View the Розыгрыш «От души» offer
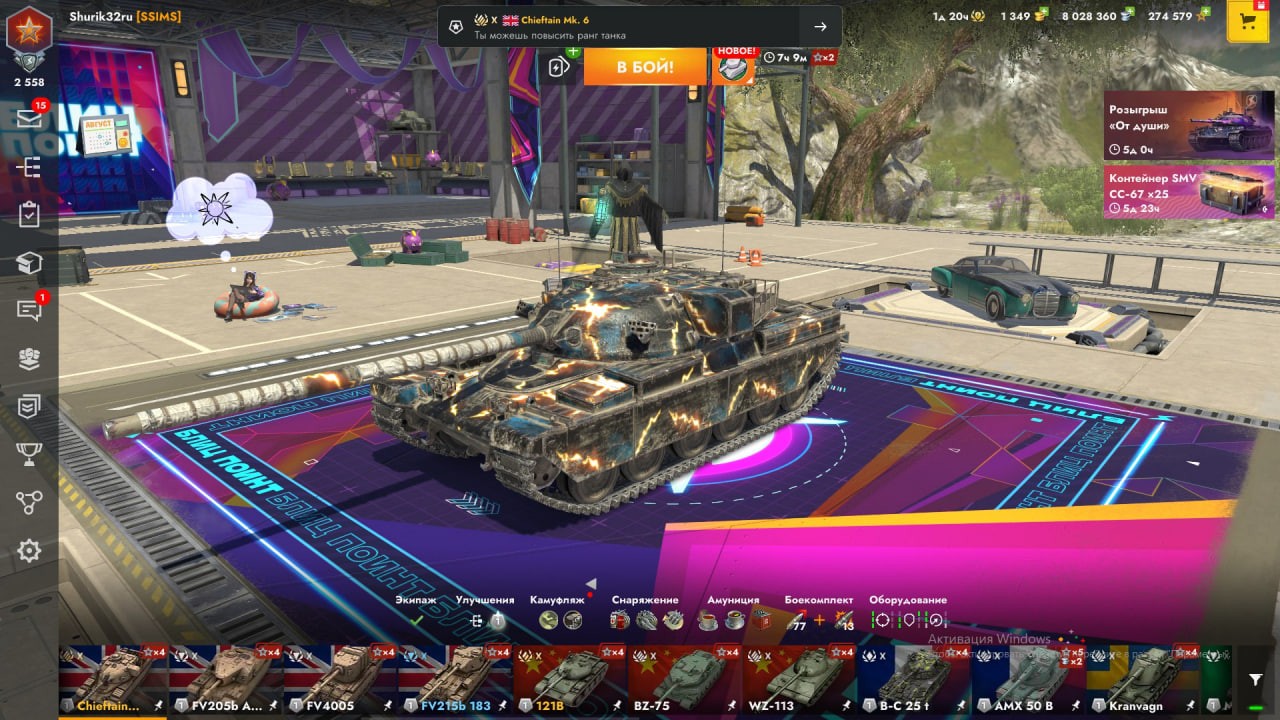 [1188, 125]
